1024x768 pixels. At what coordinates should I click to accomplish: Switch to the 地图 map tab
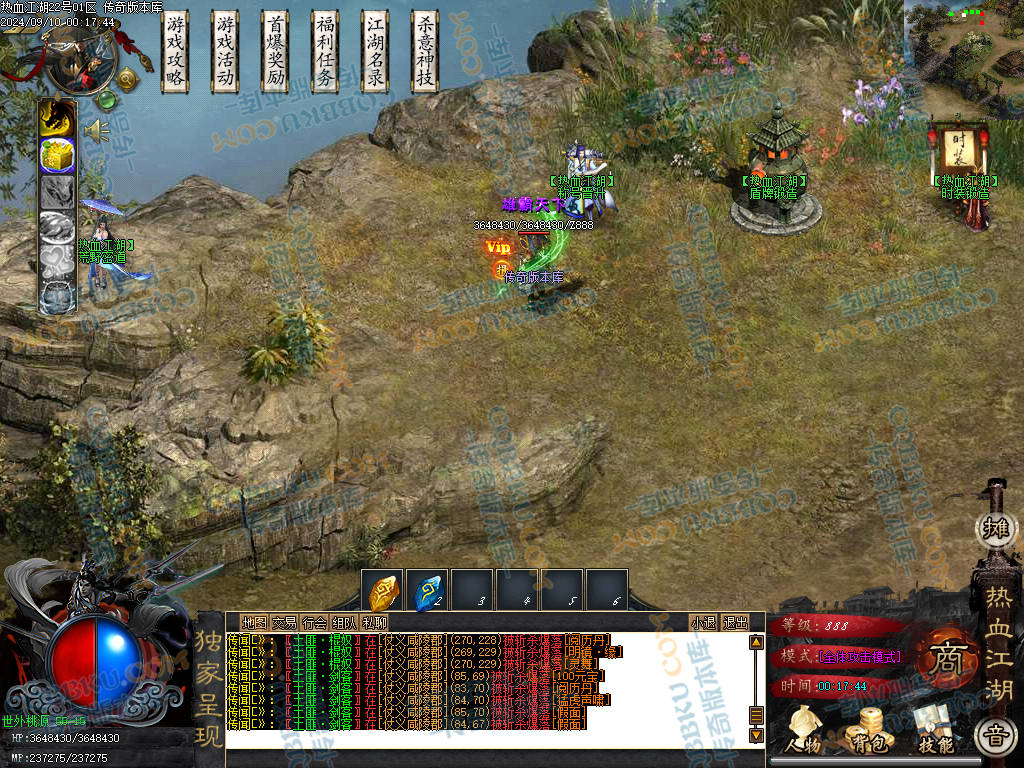coord(254,622)
